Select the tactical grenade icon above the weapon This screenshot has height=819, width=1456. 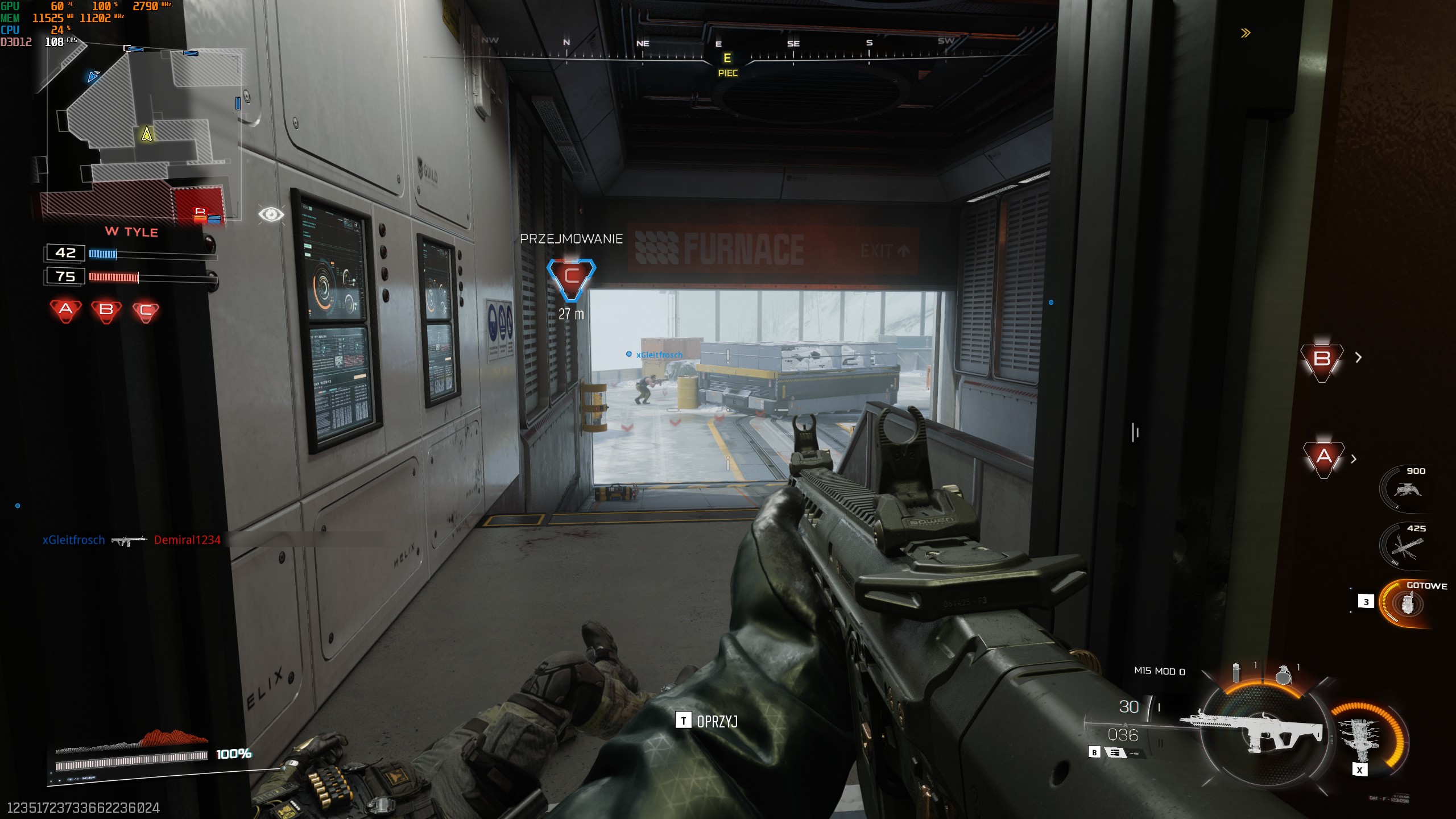click(1236, 673)
